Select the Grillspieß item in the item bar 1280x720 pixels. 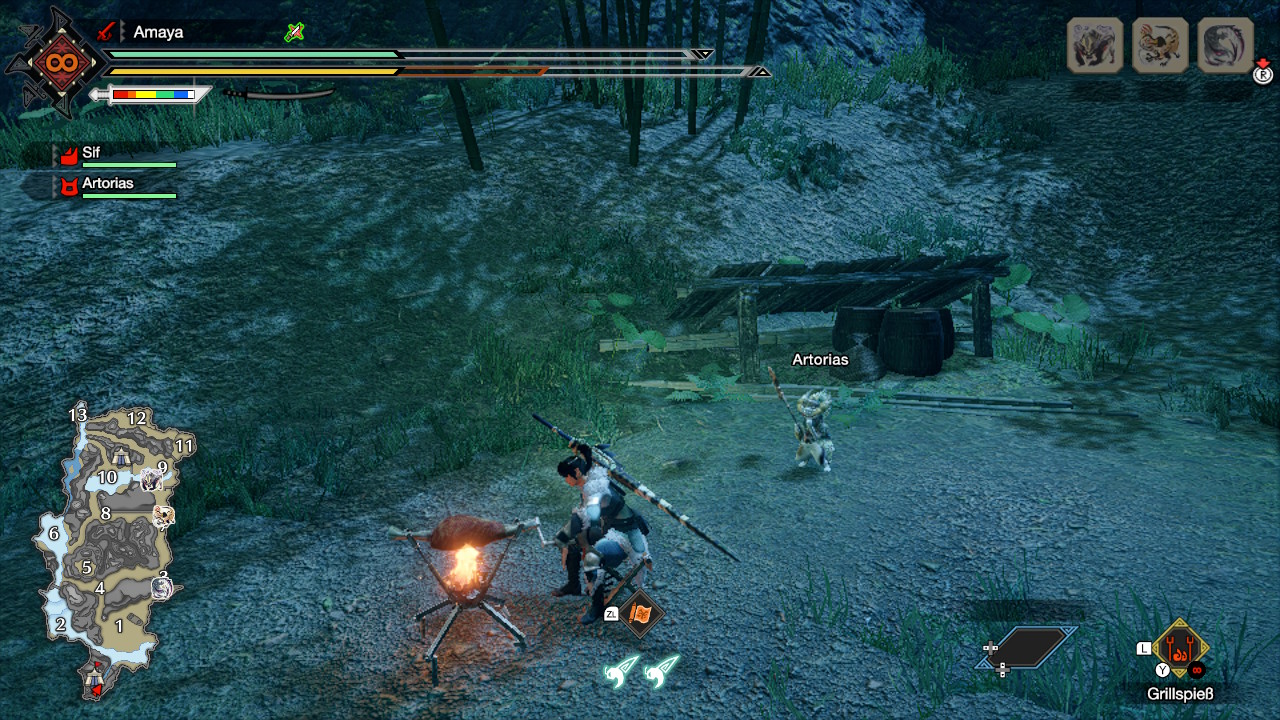click(1180, 650)
